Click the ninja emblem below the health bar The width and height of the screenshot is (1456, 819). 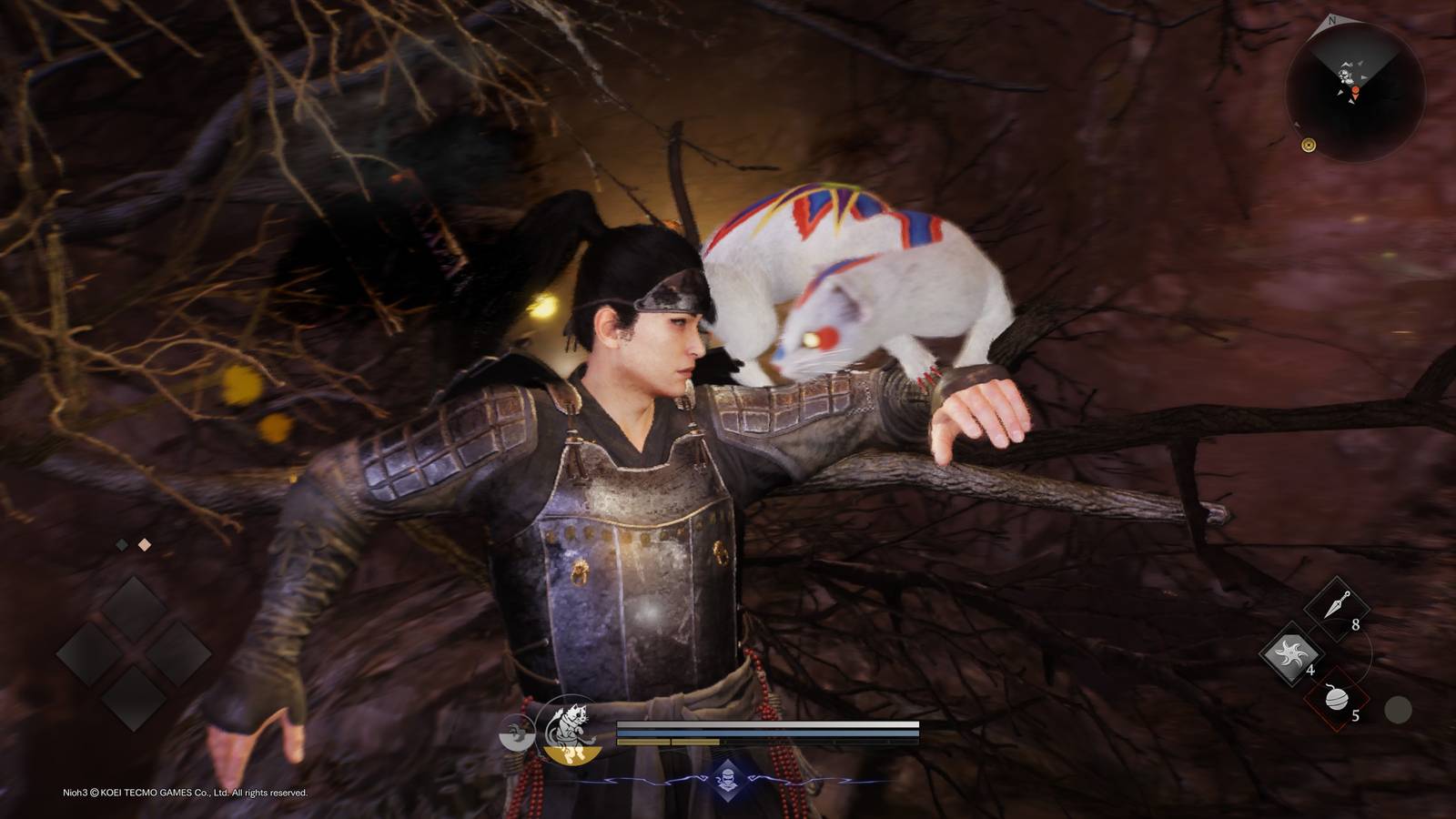727,777
